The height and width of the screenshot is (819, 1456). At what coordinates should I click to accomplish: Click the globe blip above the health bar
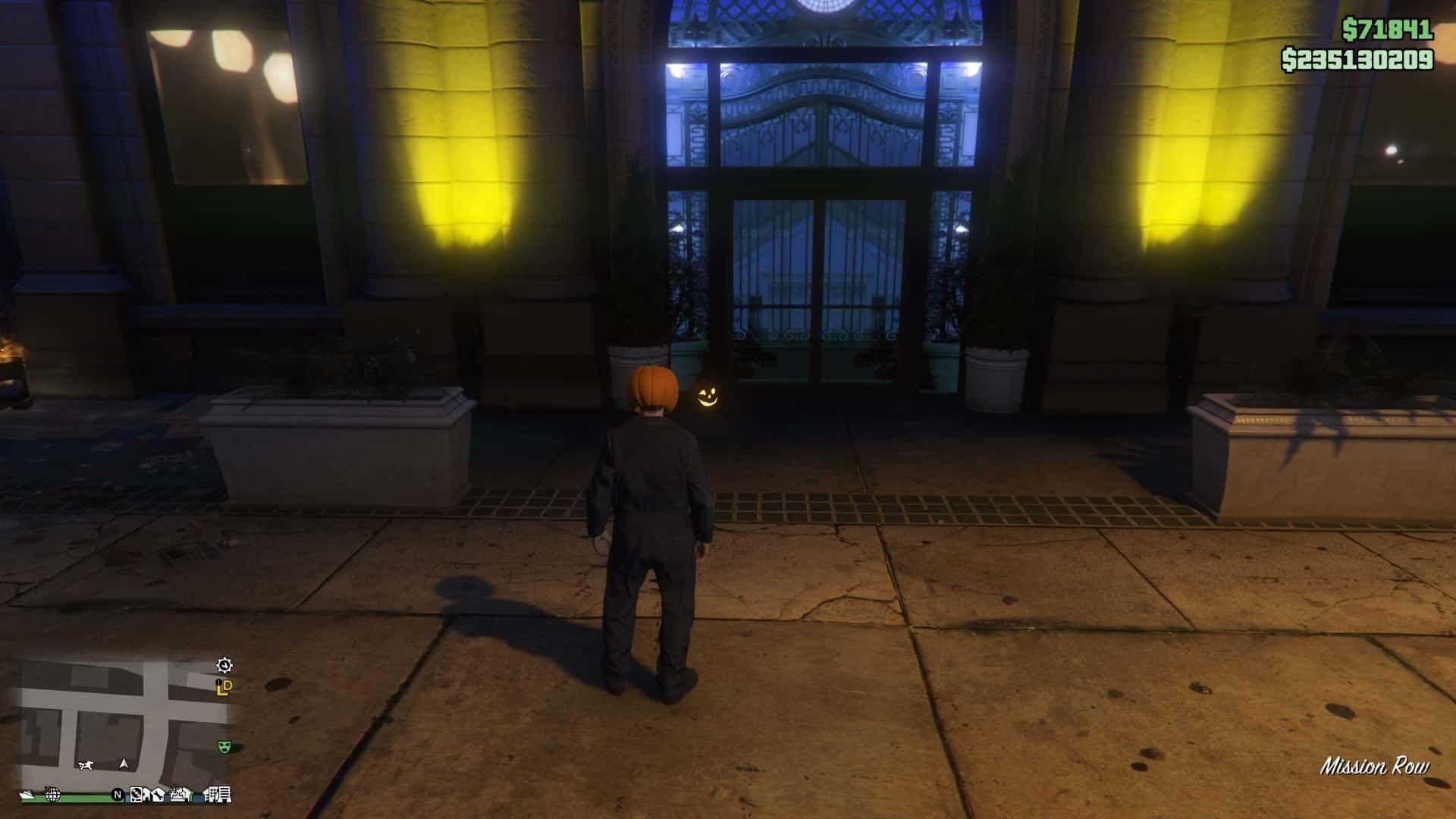pyautogui.click(x=52, y=795)
